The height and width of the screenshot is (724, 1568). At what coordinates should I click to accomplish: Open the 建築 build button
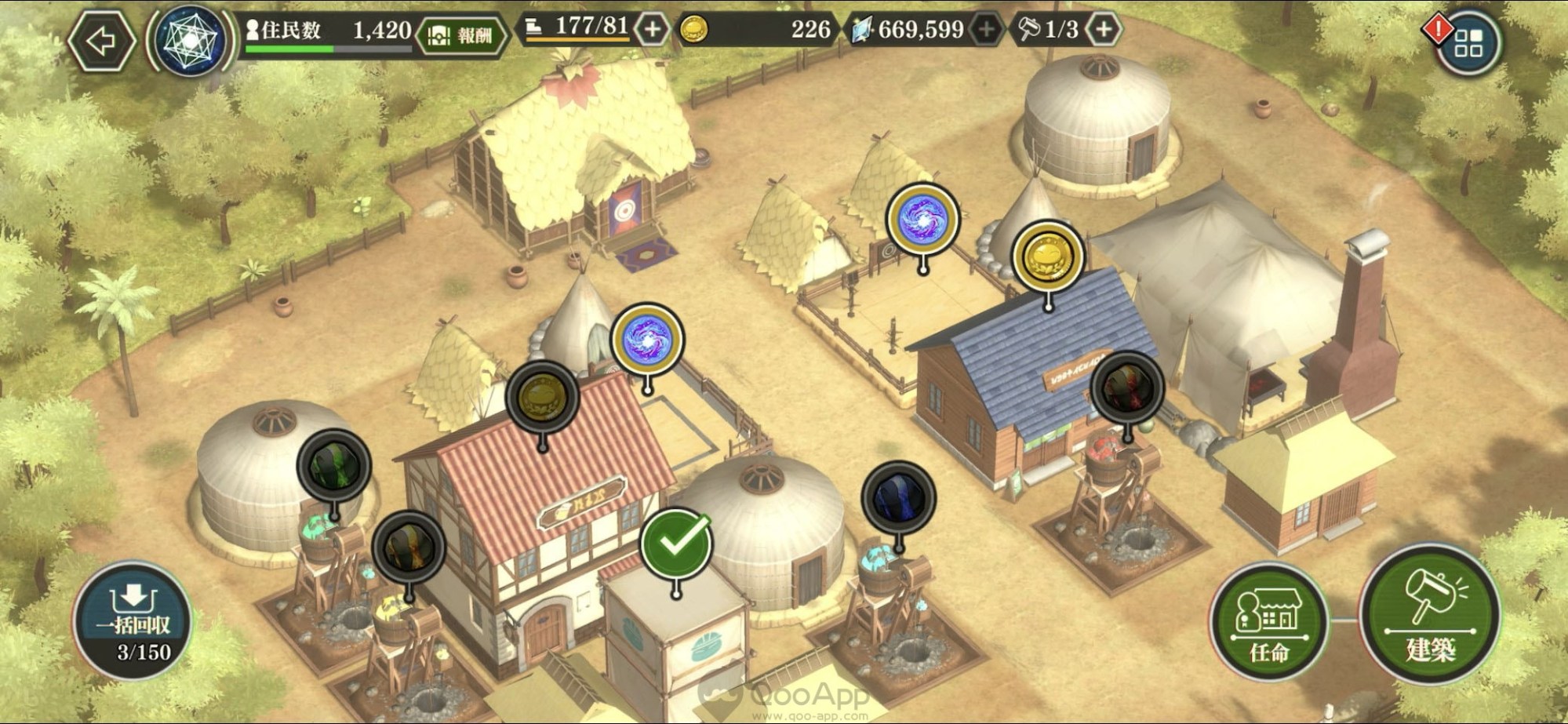(1430, 616)
